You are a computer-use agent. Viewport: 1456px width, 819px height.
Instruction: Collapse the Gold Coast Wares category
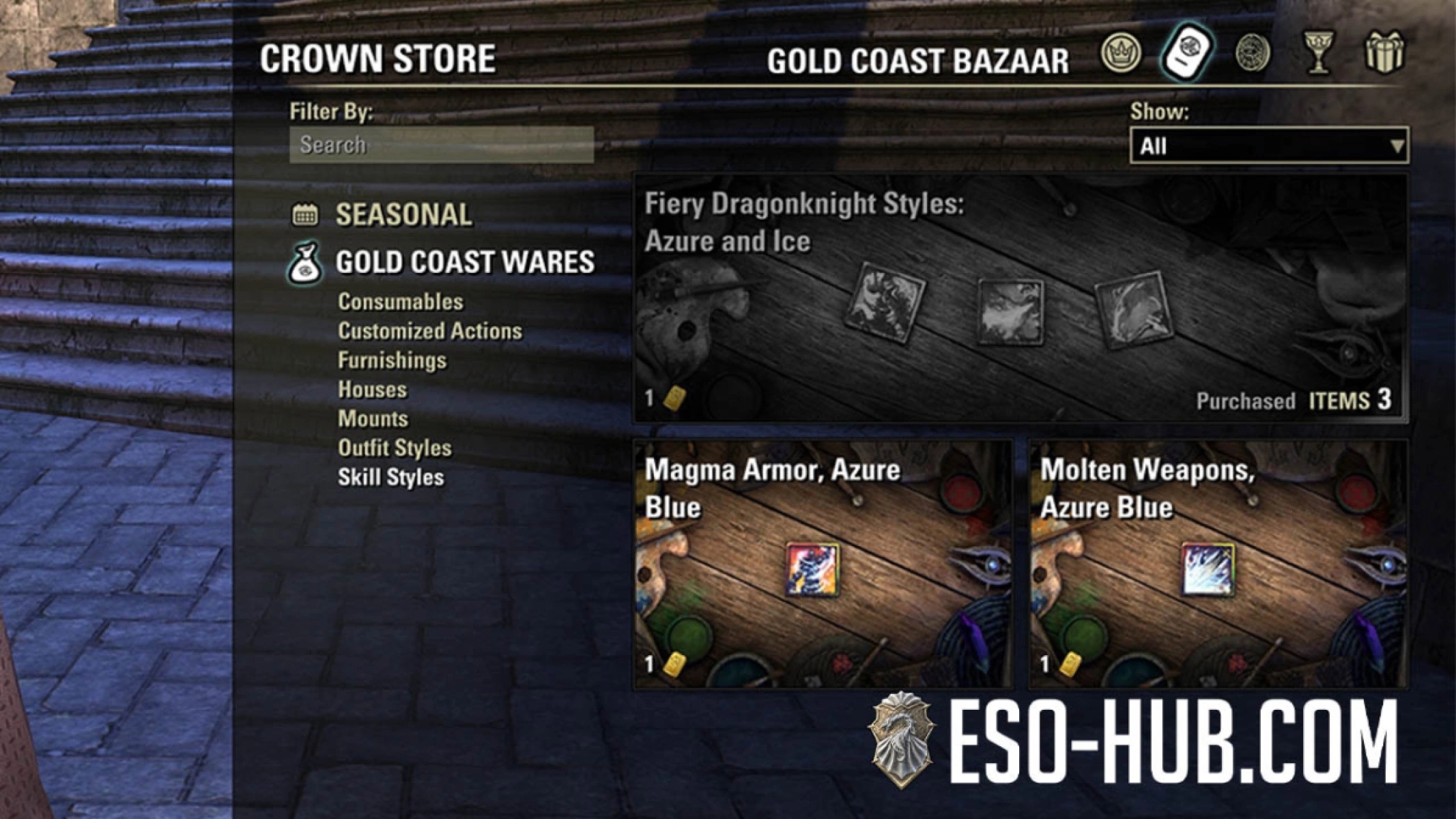point(465,261)
